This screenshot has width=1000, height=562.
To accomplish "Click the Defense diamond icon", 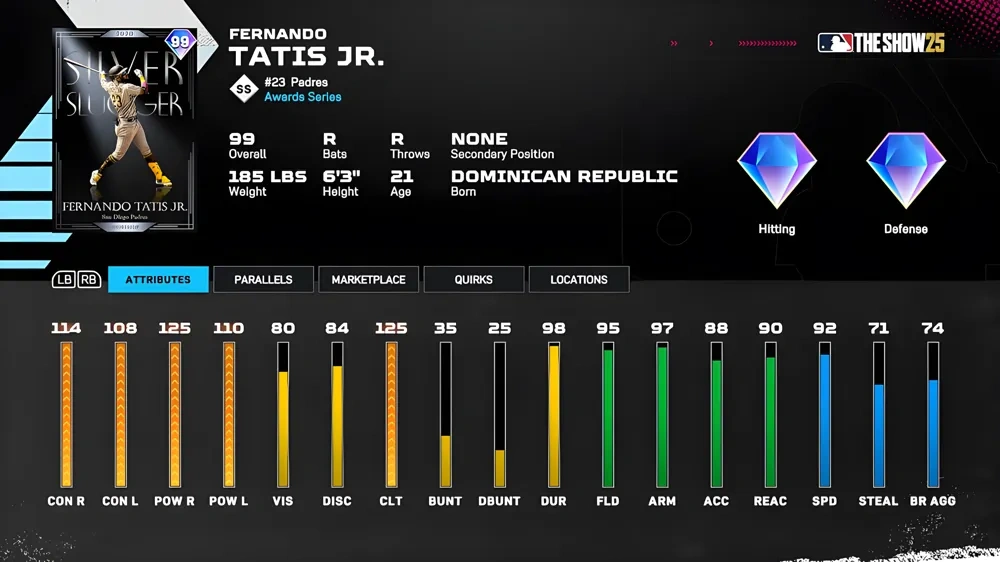I will (905, 171).
